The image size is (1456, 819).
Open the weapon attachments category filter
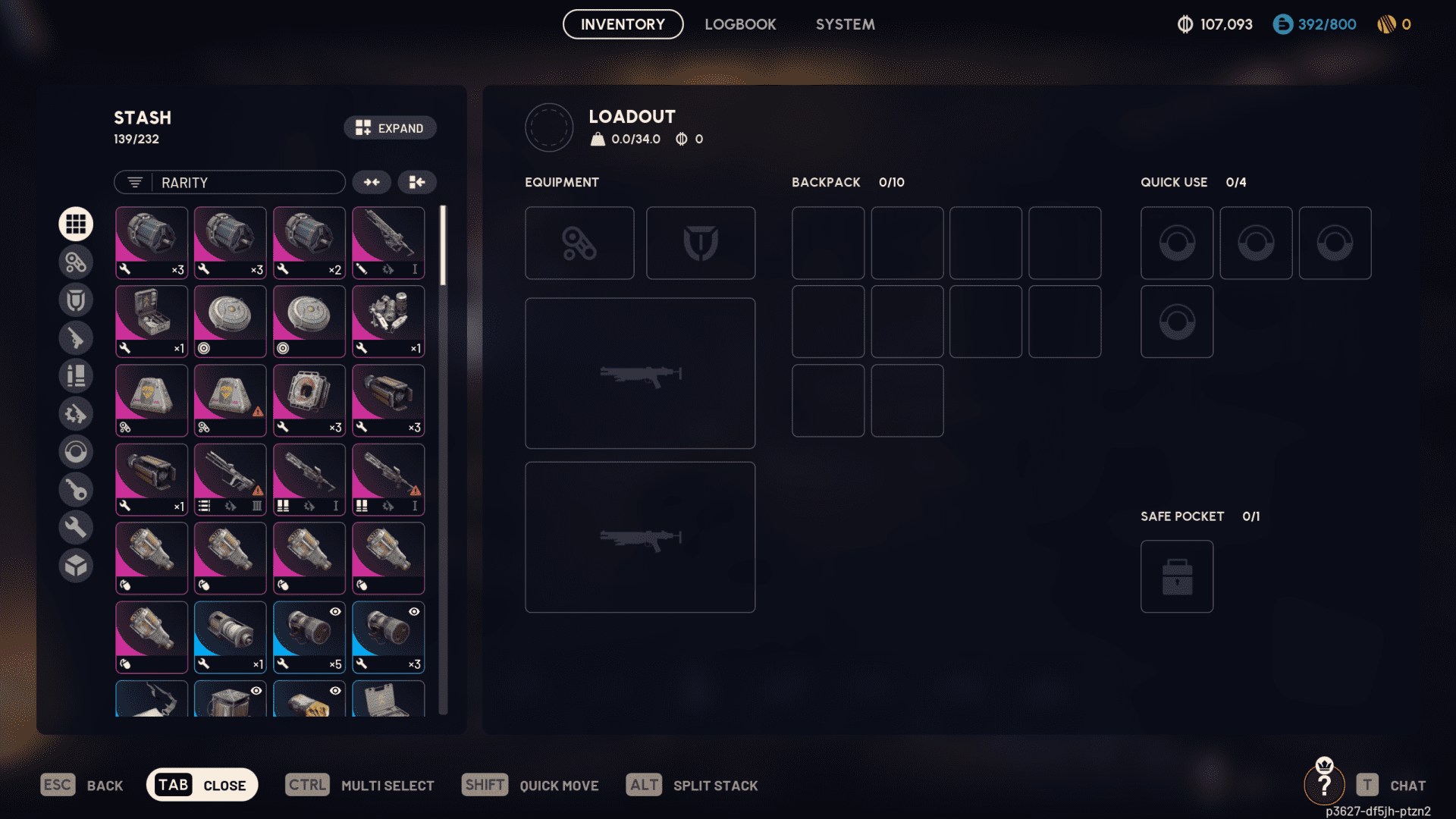pos(76,262)
